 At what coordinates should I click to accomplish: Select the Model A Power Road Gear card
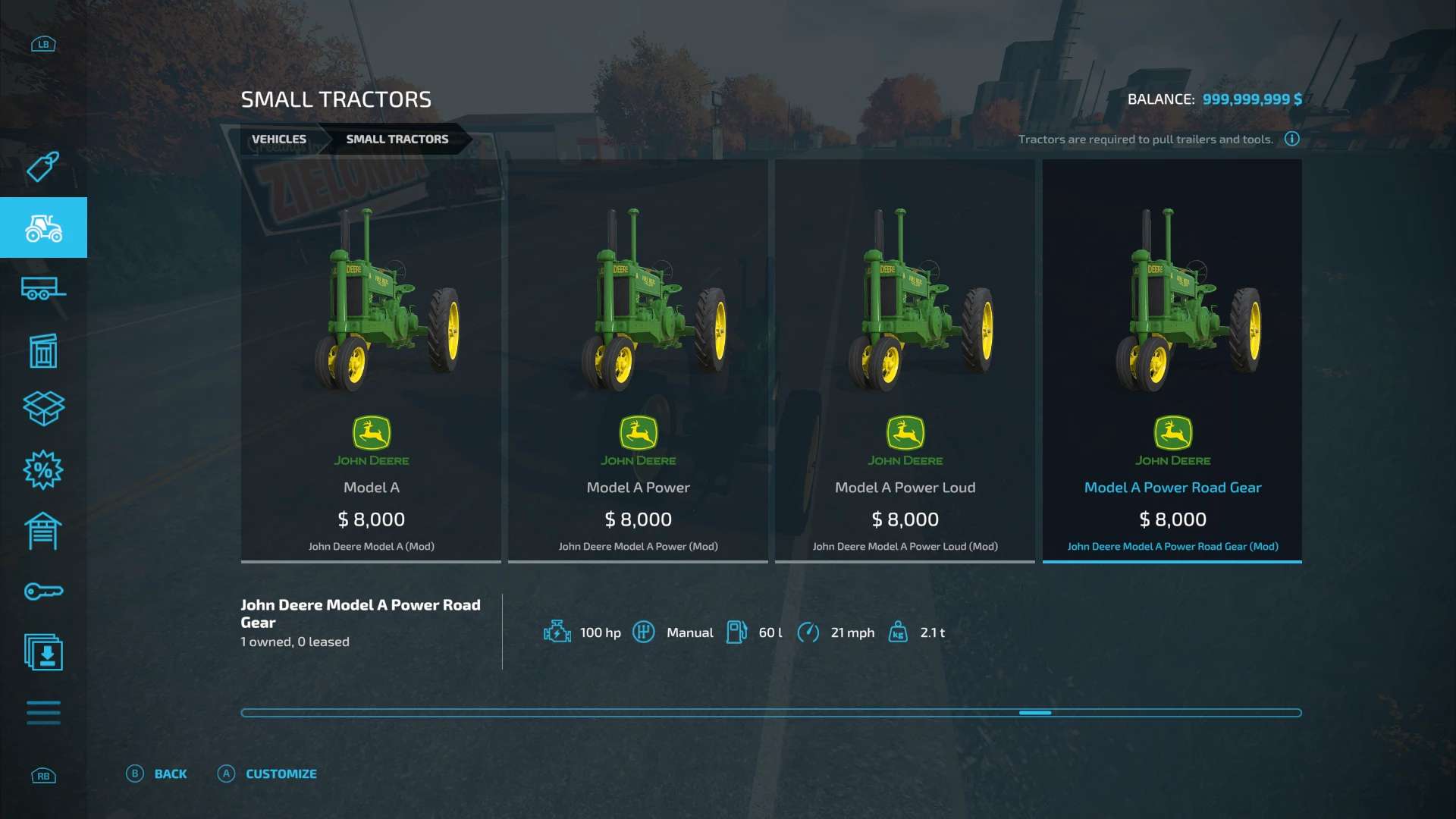[1172, 361]
